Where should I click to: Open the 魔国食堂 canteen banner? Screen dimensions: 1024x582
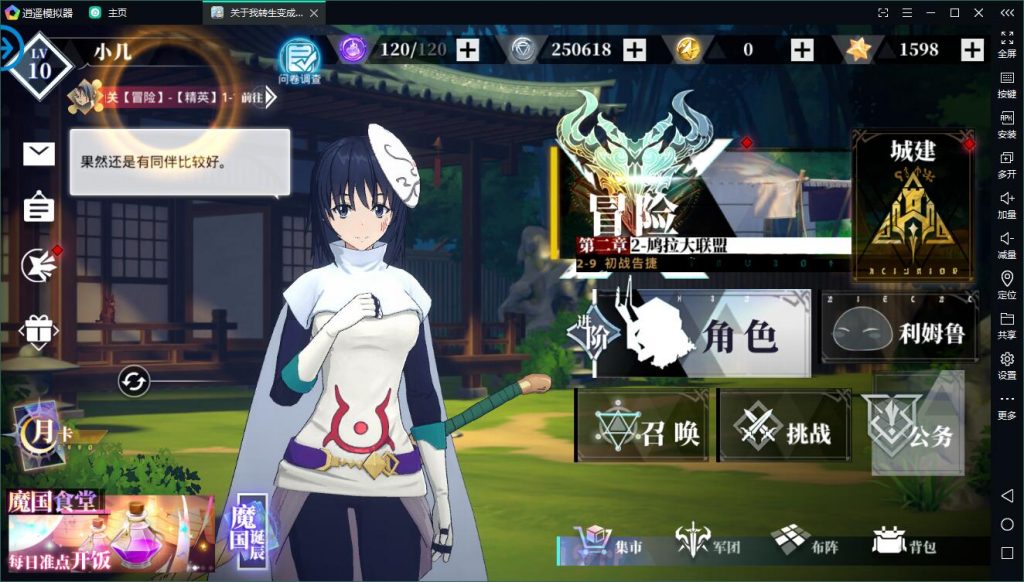[x=108, y=531]
